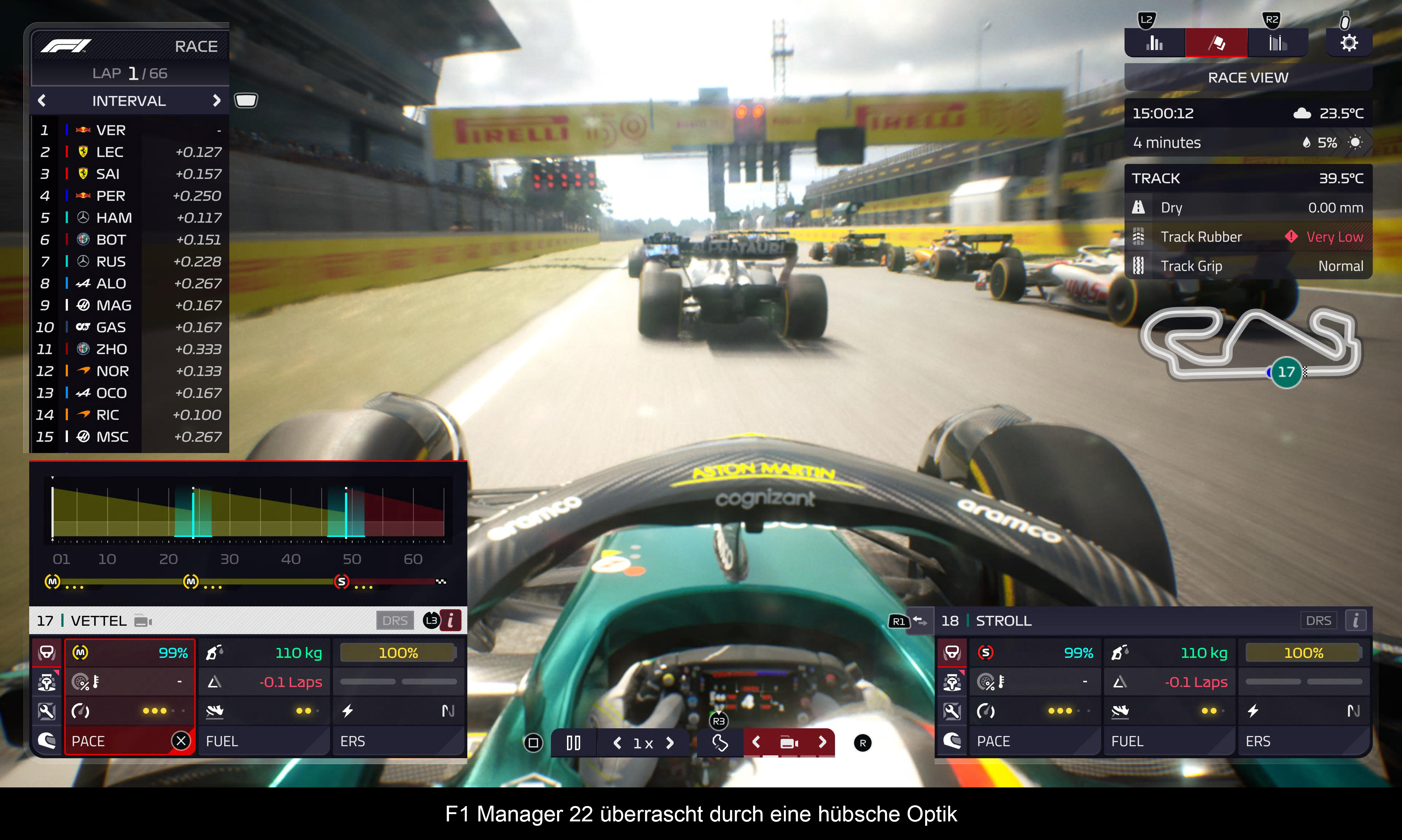Close Vettel's PACE panel
This screenshot has height=840, width=1402.
click(181, 740)
